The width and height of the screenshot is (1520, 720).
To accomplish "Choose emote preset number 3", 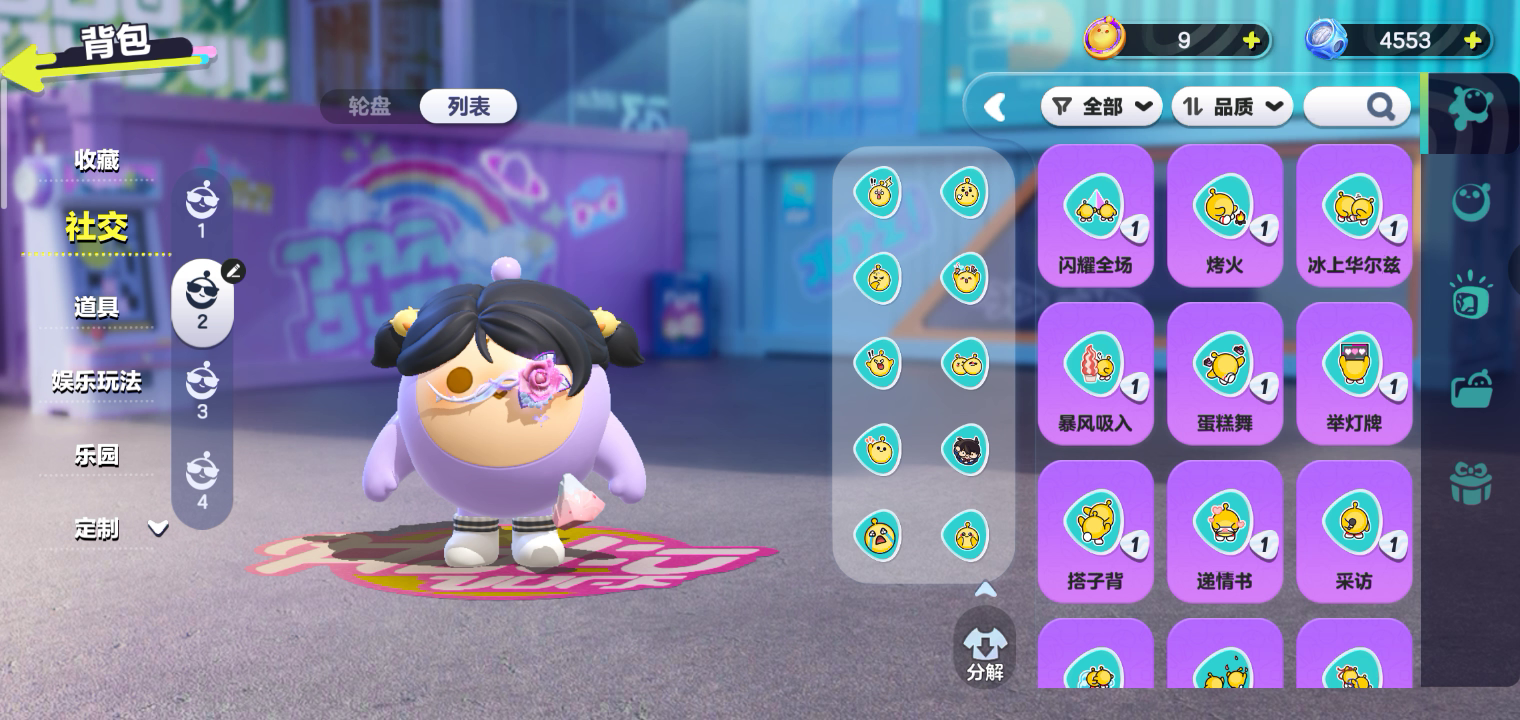I will (202, 389).
